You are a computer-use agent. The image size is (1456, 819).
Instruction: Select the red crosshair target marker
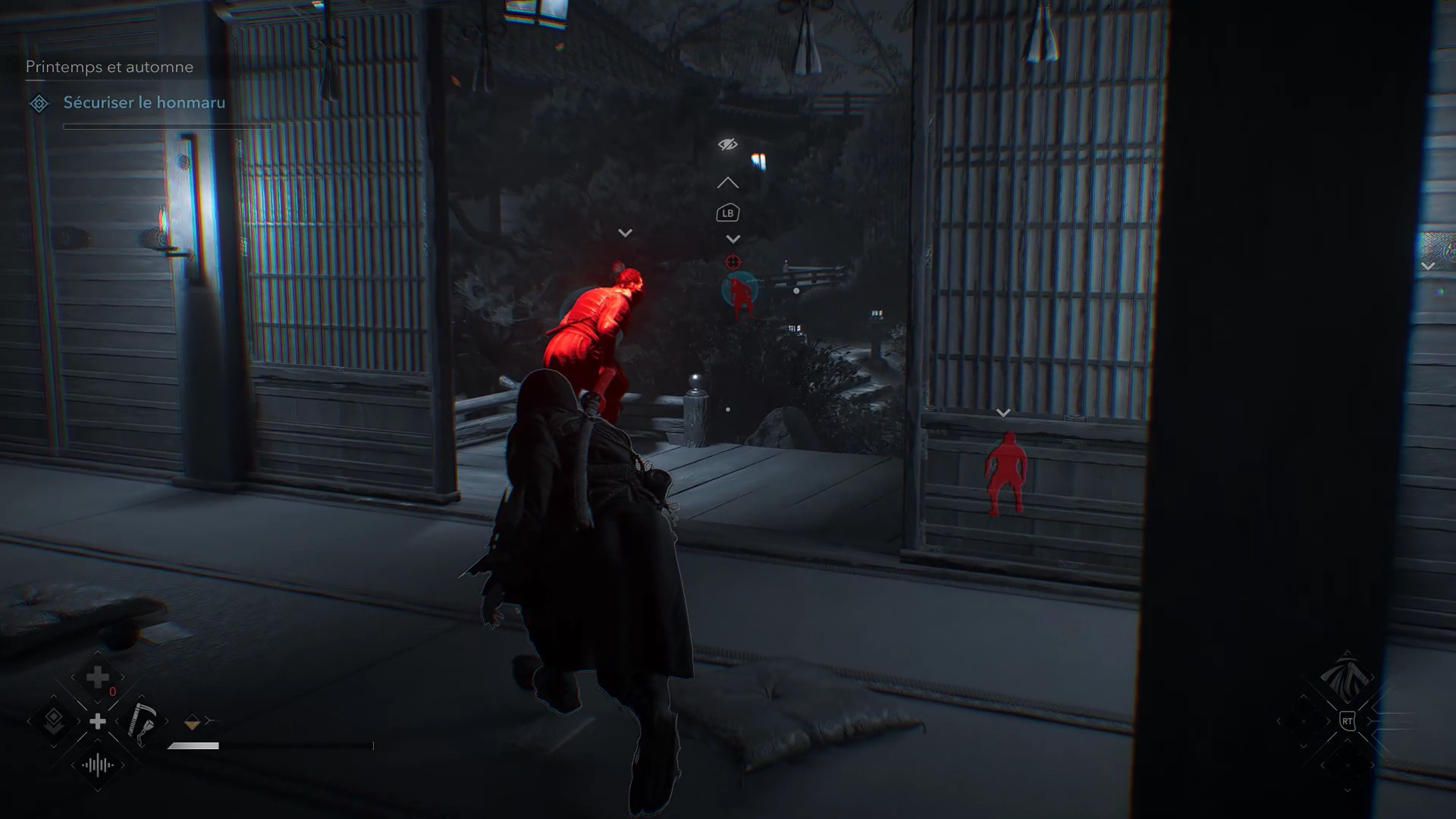pos(733,262)
